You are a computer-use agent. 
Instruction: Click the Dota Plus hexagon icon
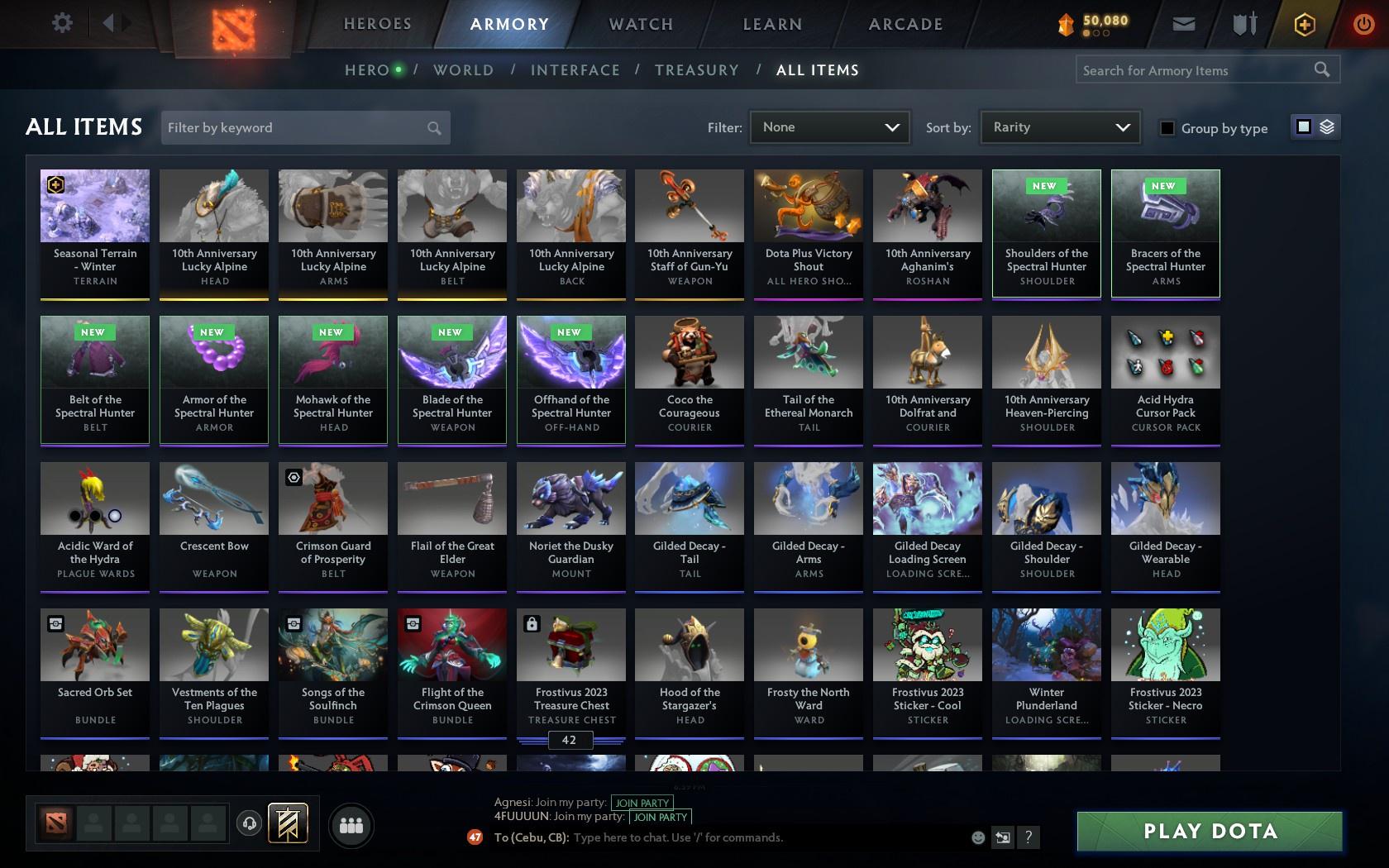point(1305,24)
